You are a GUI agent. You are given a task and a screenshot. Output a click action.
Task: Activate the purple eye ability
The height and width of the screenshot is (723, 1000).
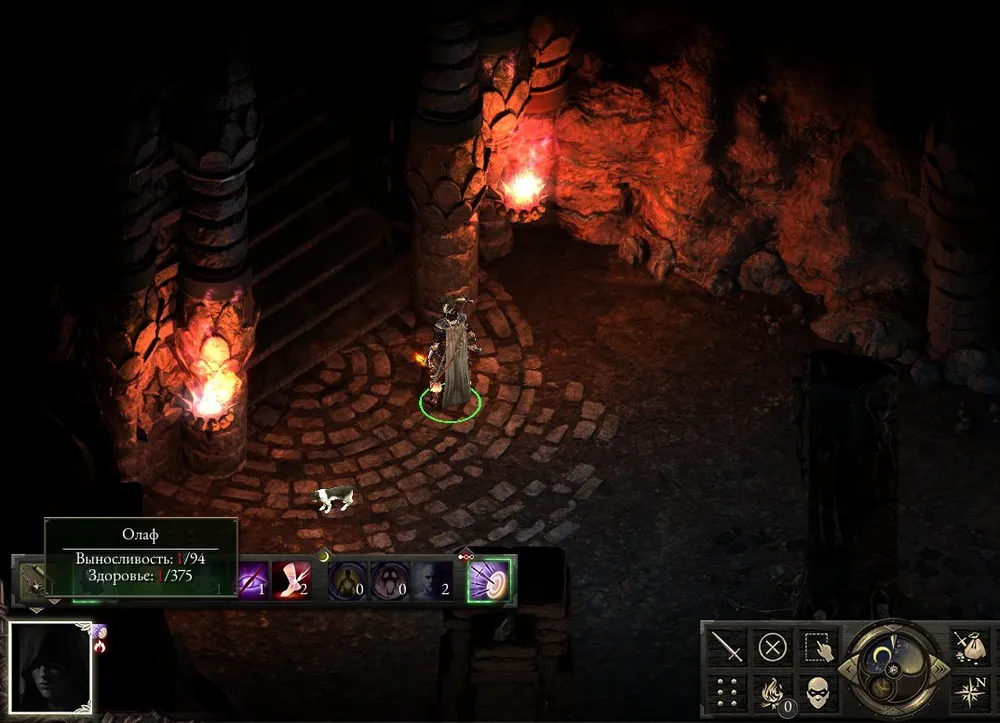[x=250, y=580]
